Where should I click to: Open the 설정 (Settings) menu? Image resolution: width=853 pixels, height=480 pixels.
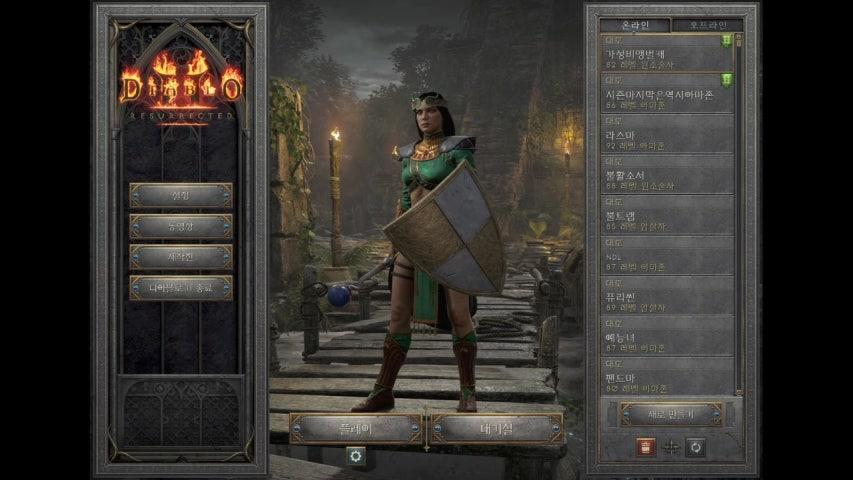181,195
